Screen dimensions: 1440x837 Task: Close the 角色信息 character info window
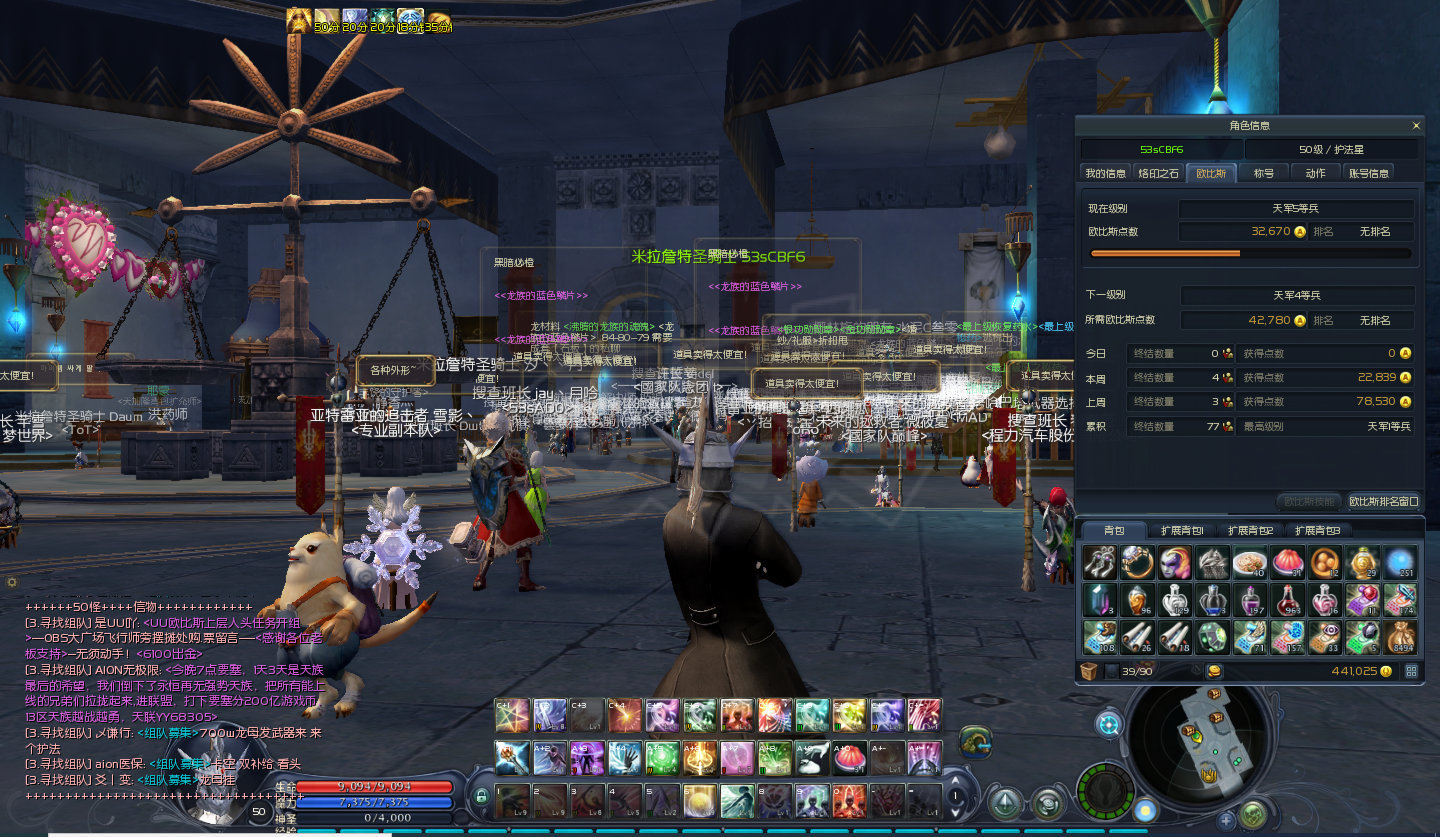point(1416,126)
